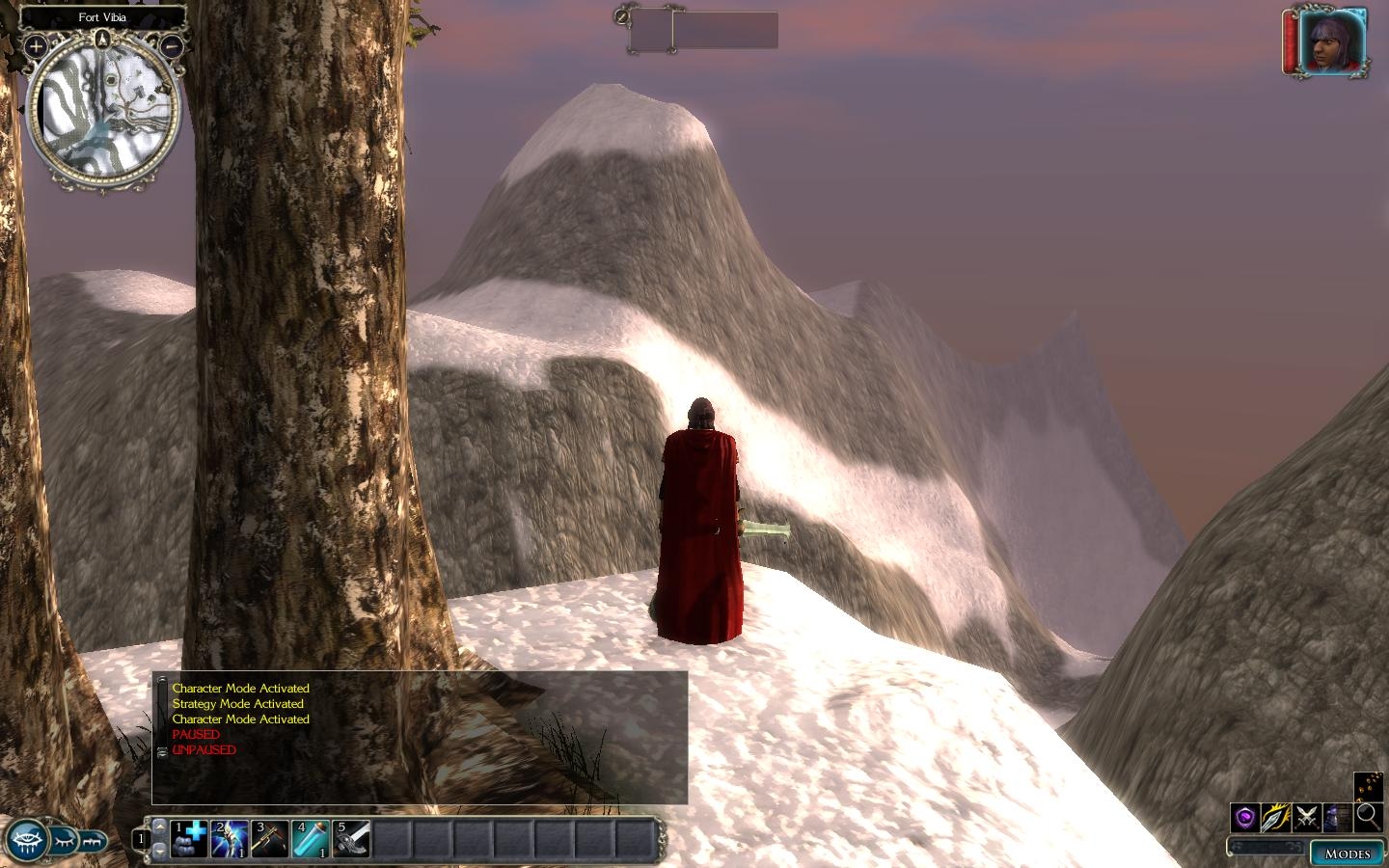
Task: Use hotbar slot 1 healing kit
Action: click(189, 838)
